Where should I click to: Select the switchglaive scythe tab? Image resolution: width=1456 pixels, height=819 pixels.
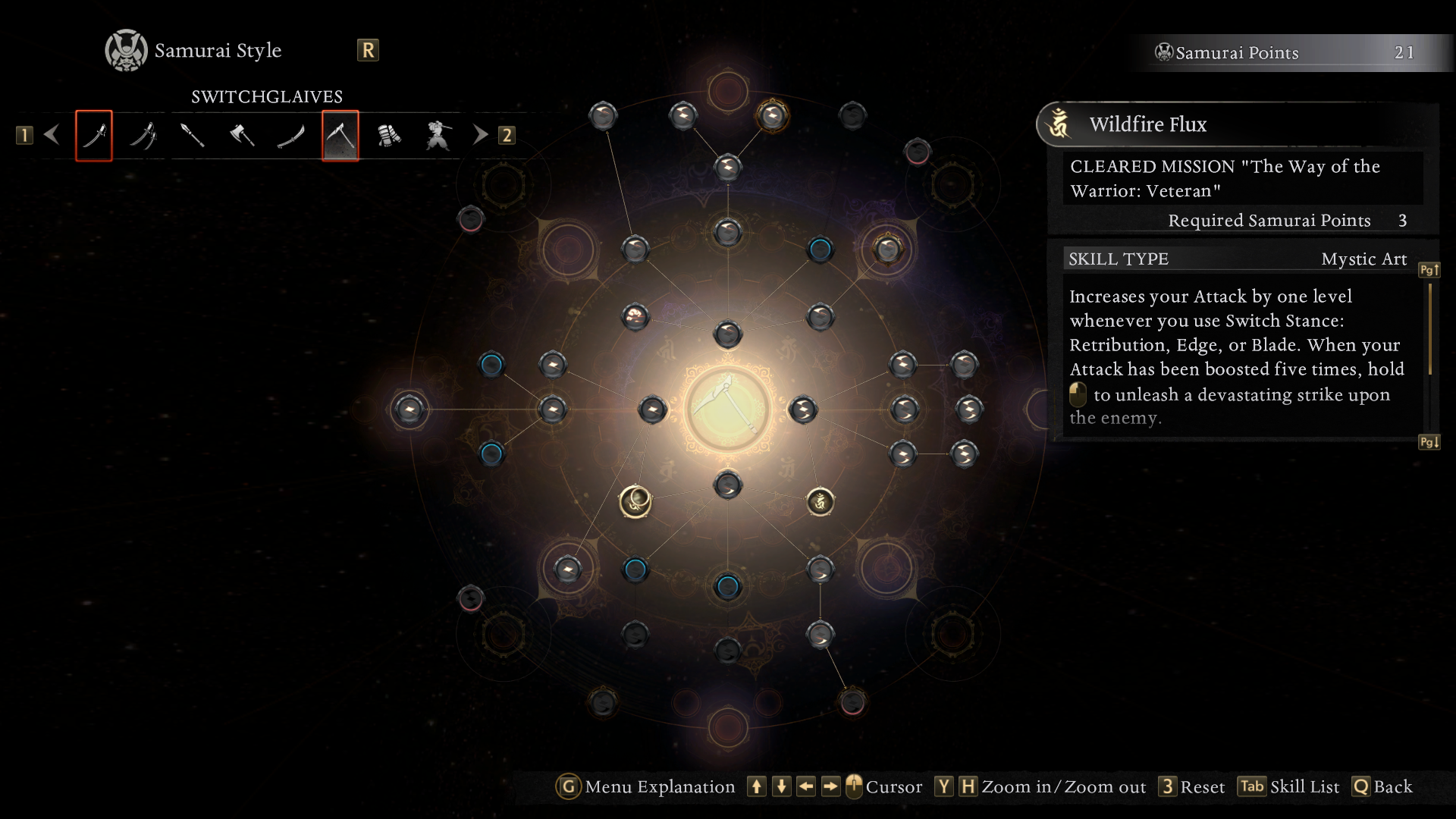tap(340, 136)
